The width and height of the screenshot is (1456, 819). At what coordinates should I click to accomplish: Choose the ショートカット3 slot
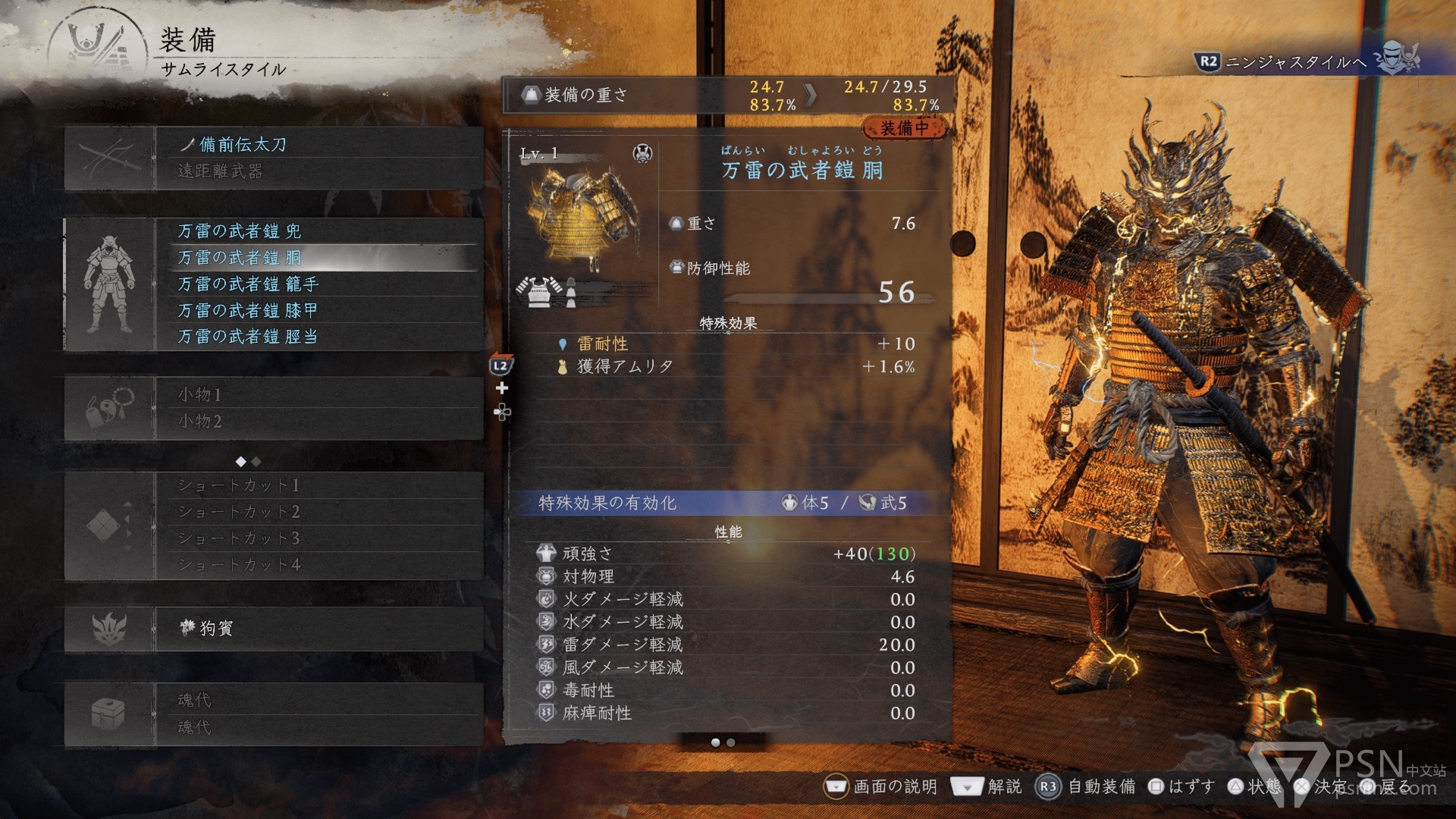pos(318,538)
